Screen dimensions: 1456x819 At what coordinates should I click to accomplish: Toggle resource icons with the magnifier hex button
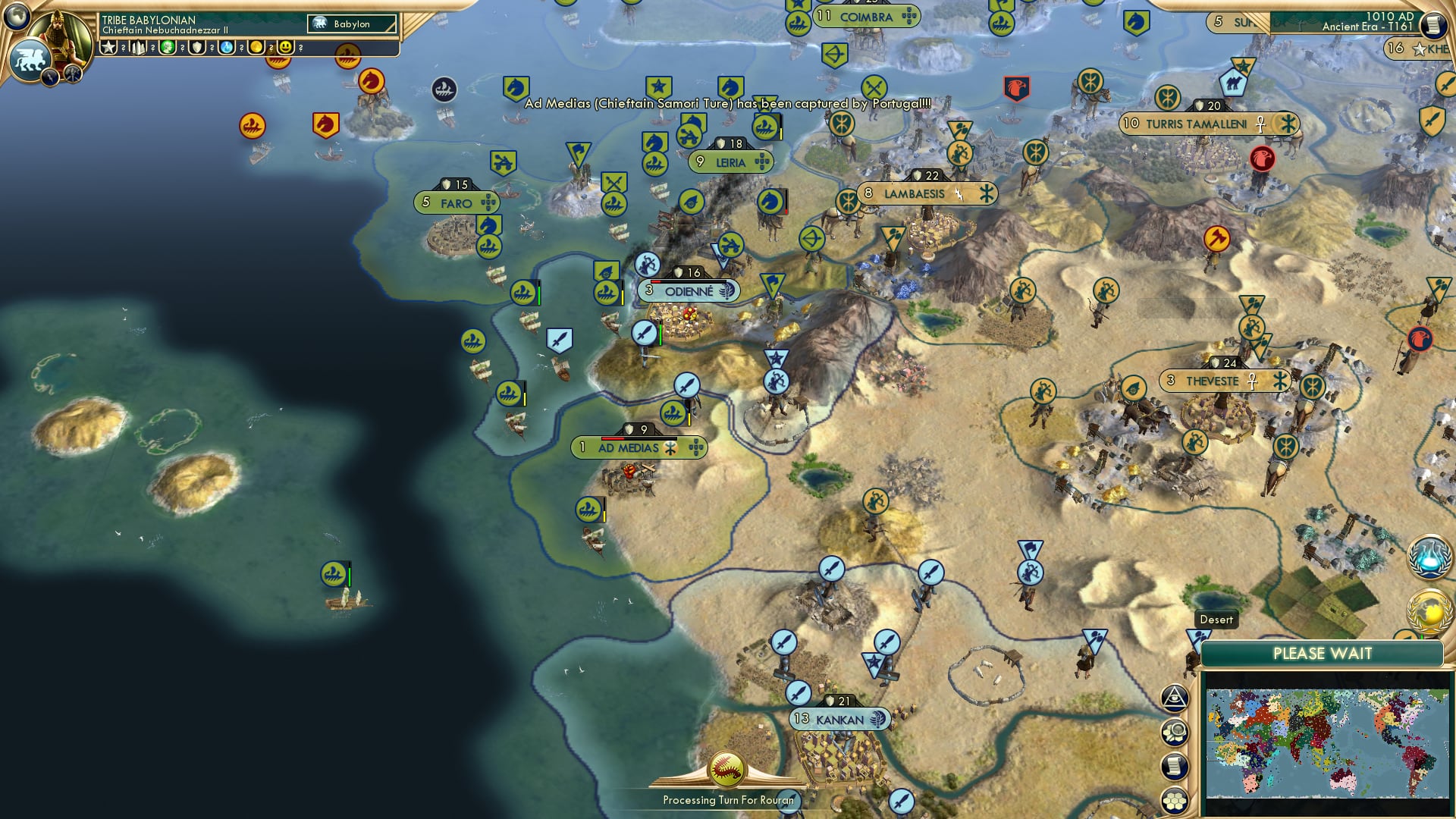1174,732
